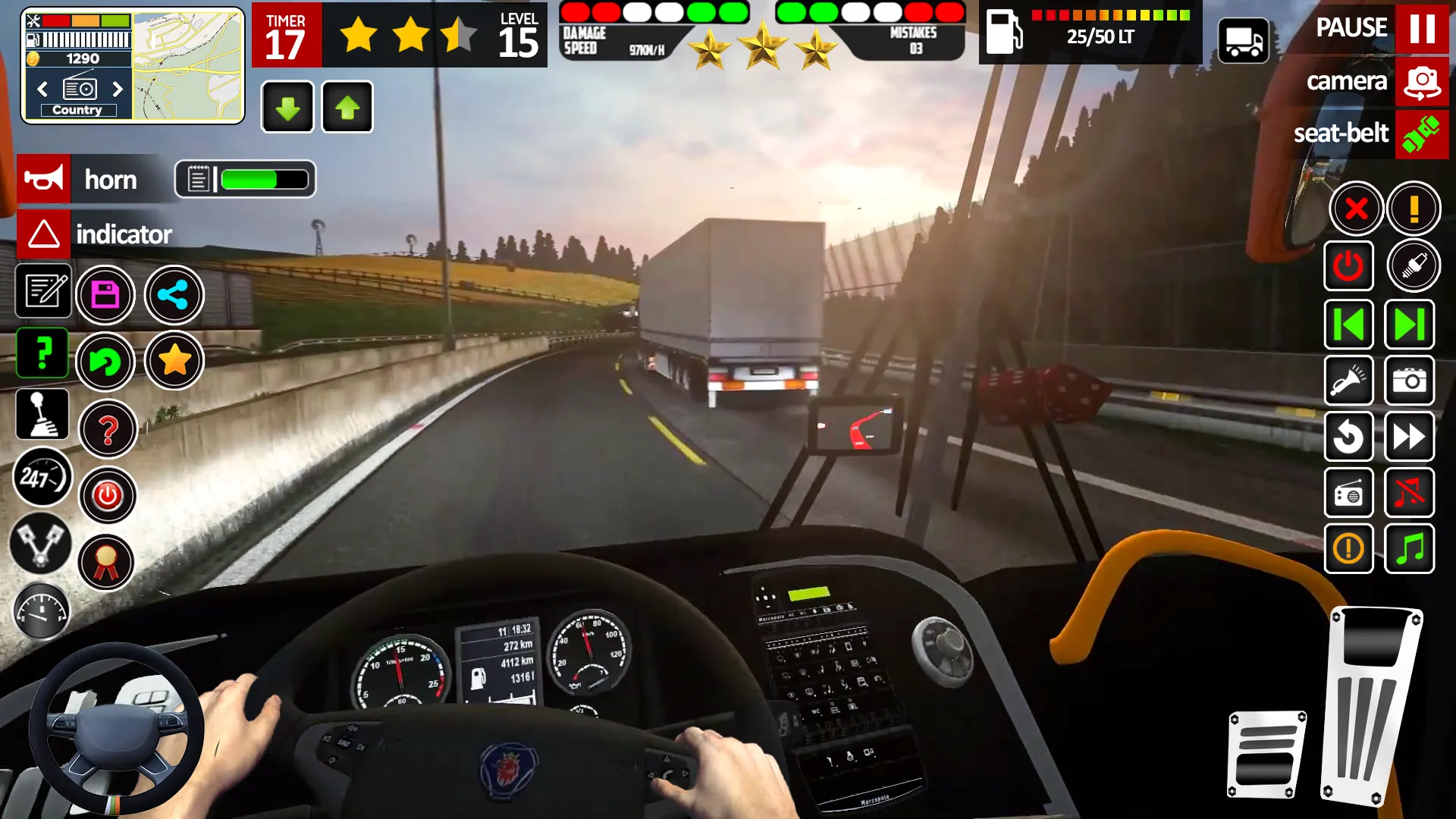Image resolution: width=1456 pixels, height=819 pixels.
Task: Select the engine pistons icon
Action: (43, 544)
